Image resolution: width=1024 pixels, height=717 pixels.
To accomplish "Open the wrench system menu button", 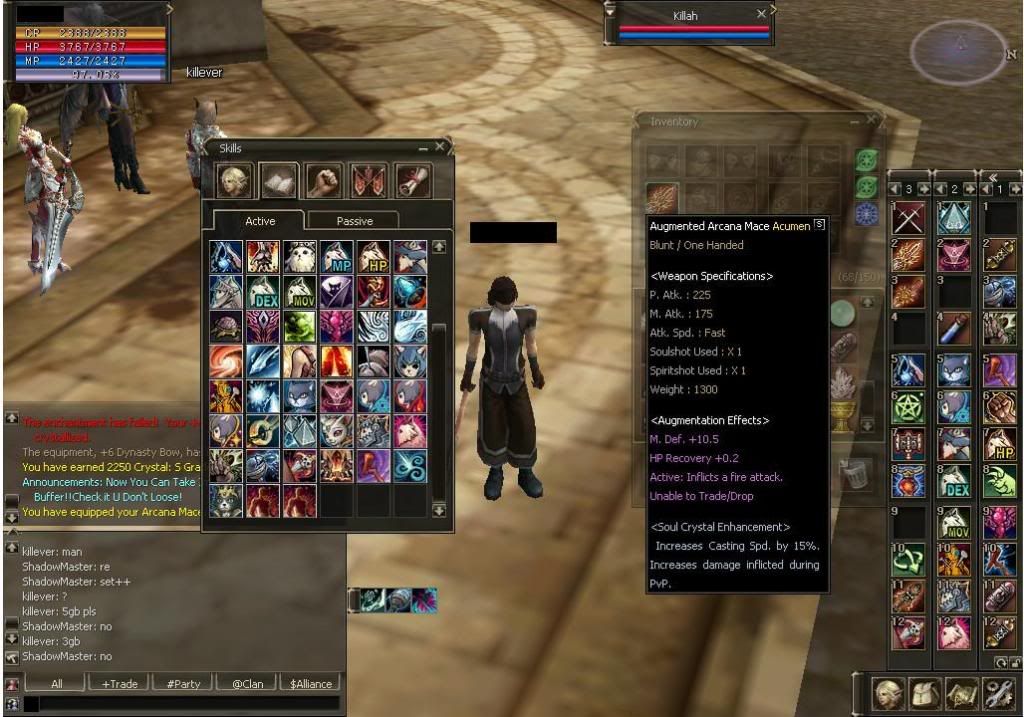I will (x=996, y=694).
